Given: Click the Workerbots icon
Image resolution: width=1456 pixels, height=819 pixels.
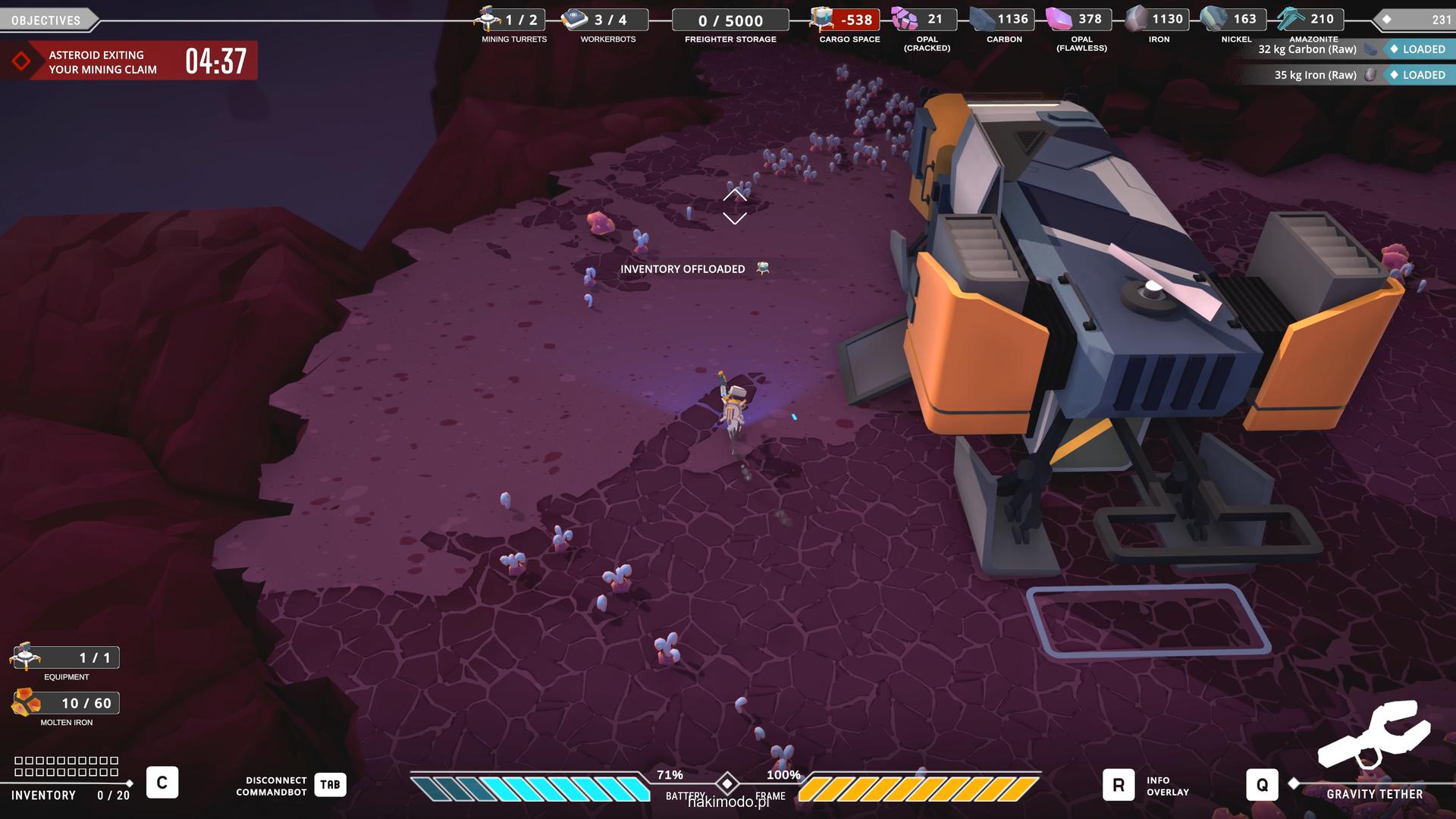Looking at the screenshot, I should point(575,19).
